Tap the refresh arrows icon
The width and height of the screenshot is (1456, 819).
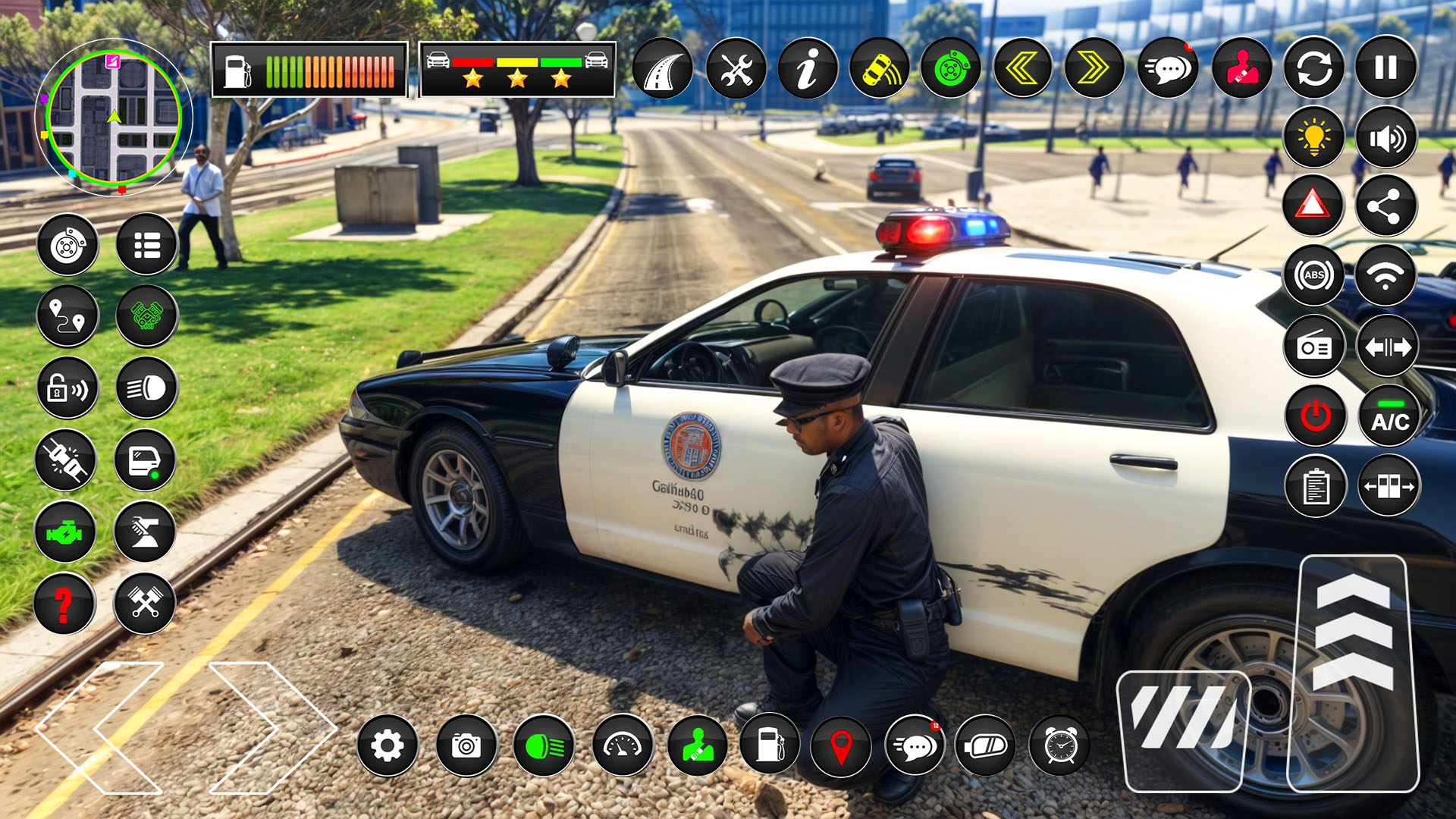click(1314, 69)
